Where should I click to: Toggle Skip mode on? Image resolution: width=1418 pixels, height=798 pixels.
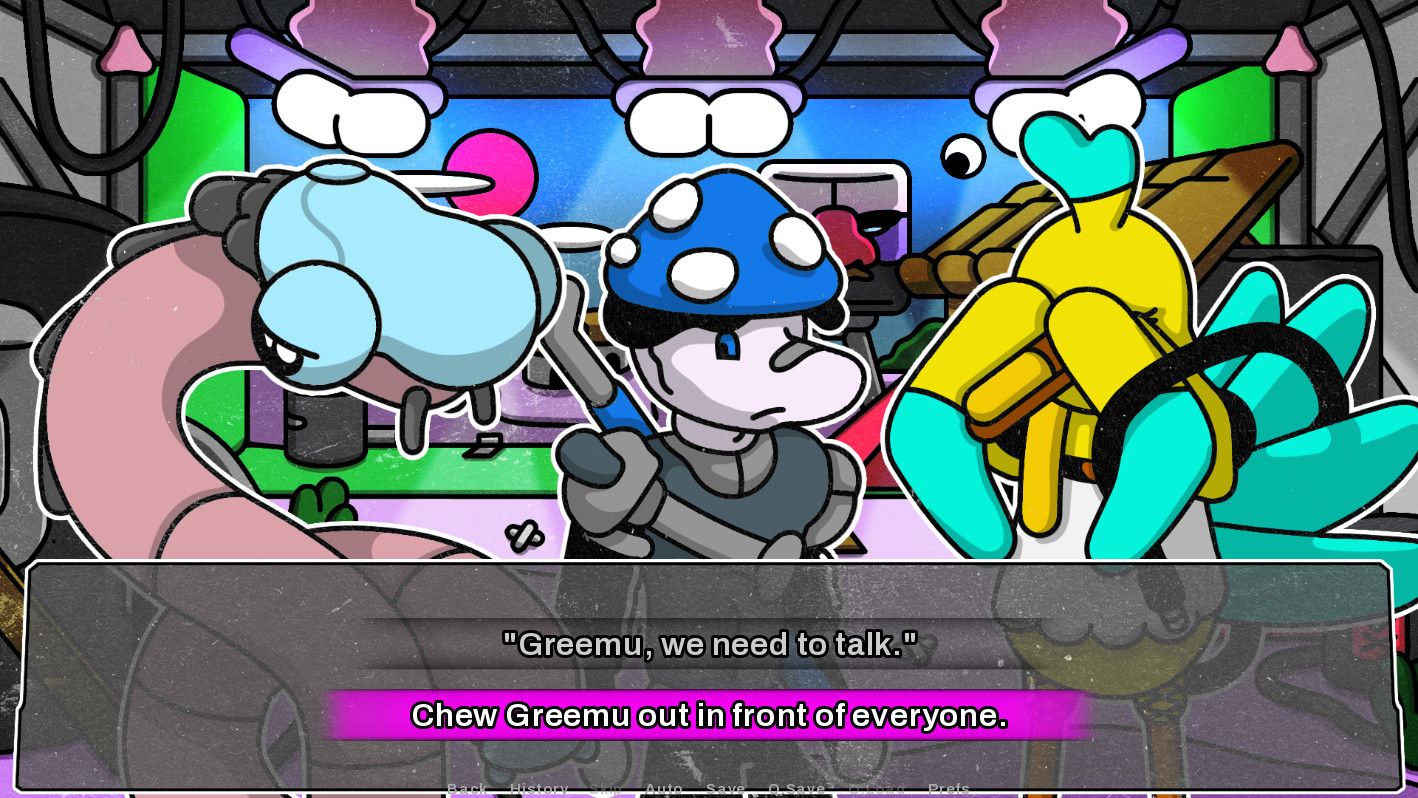pyautogui.click(x=606, y=788)
